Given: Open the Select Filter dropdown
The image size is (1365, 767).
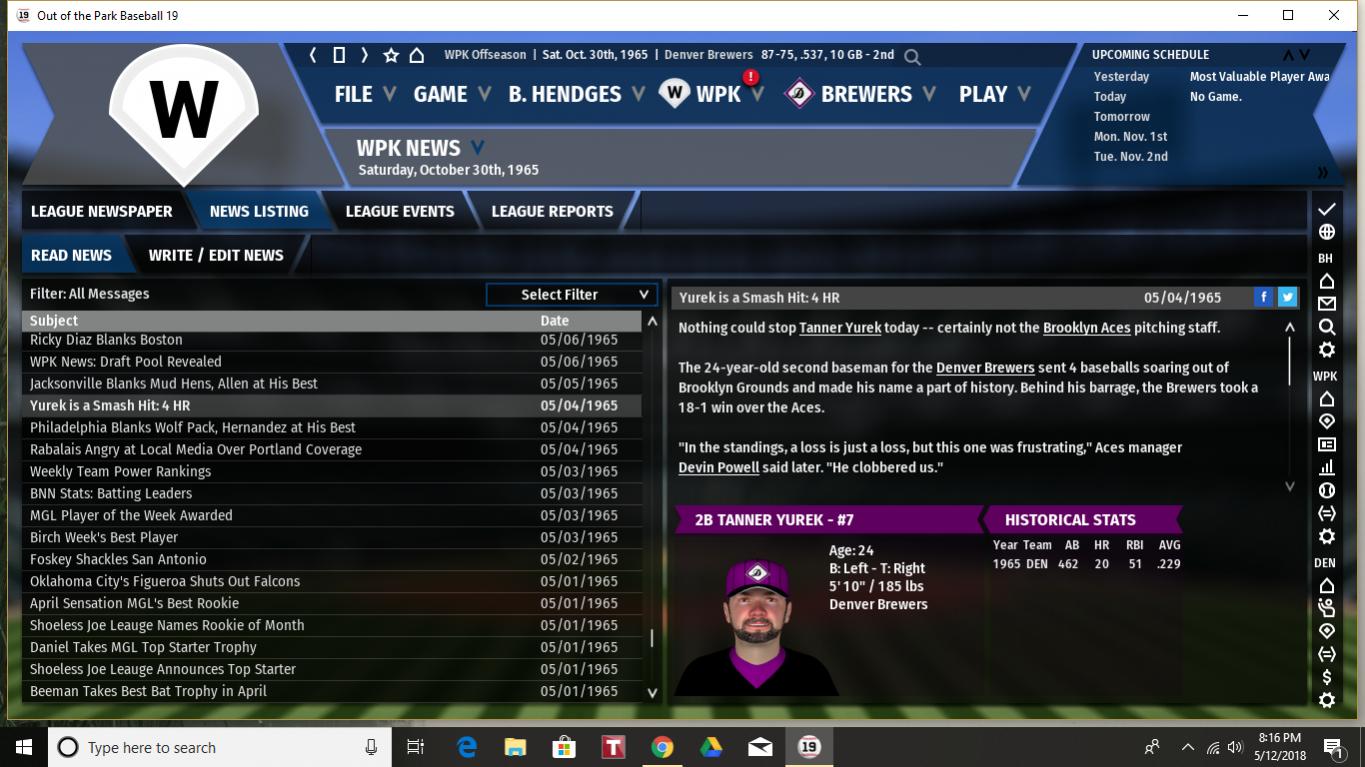Looking at the screenshot, I should [571, 294].
